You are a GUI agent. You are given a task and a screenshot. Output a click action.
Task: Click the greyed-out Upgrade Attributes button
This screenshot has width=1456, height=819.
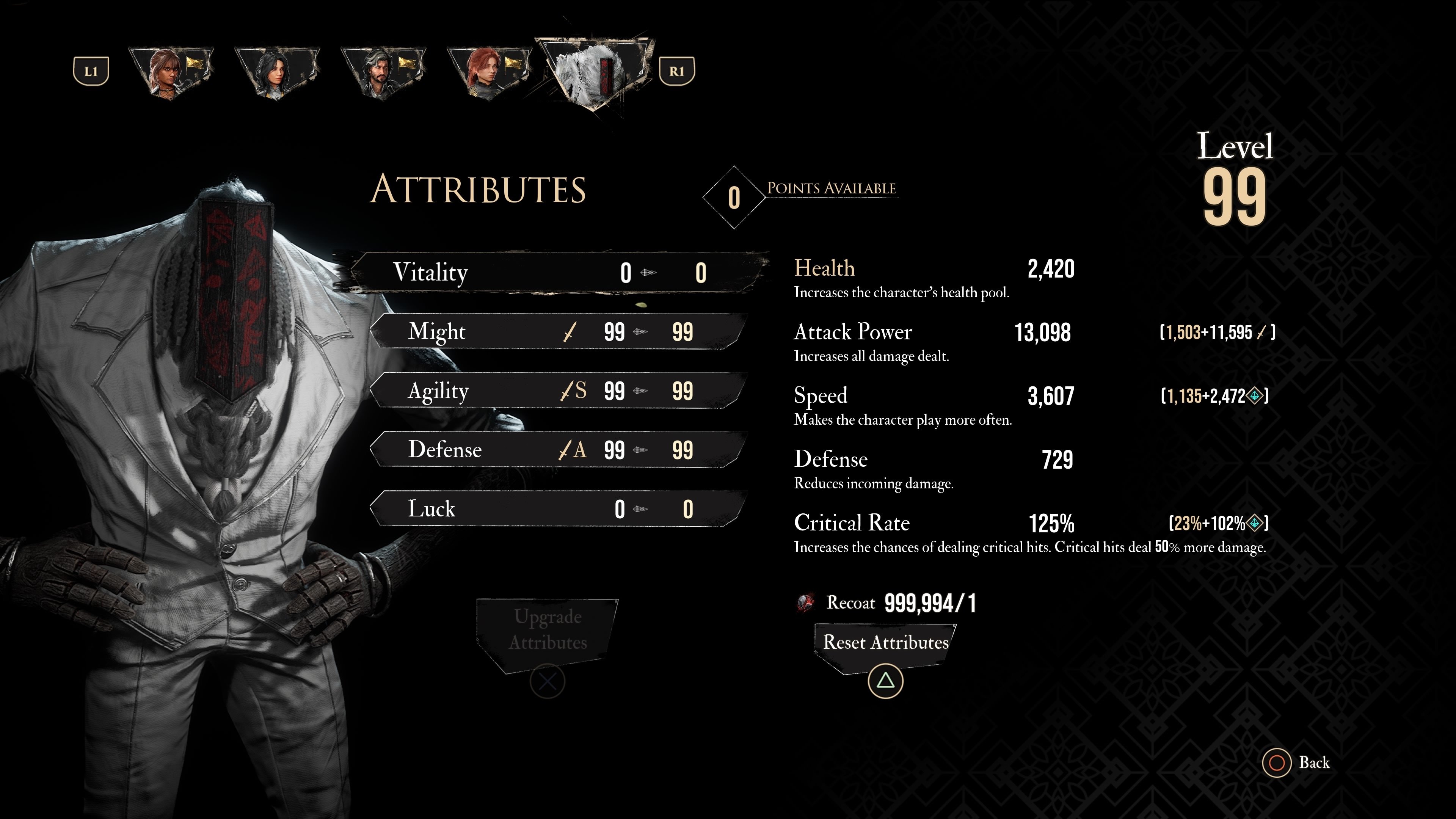[x=547, y=630]
